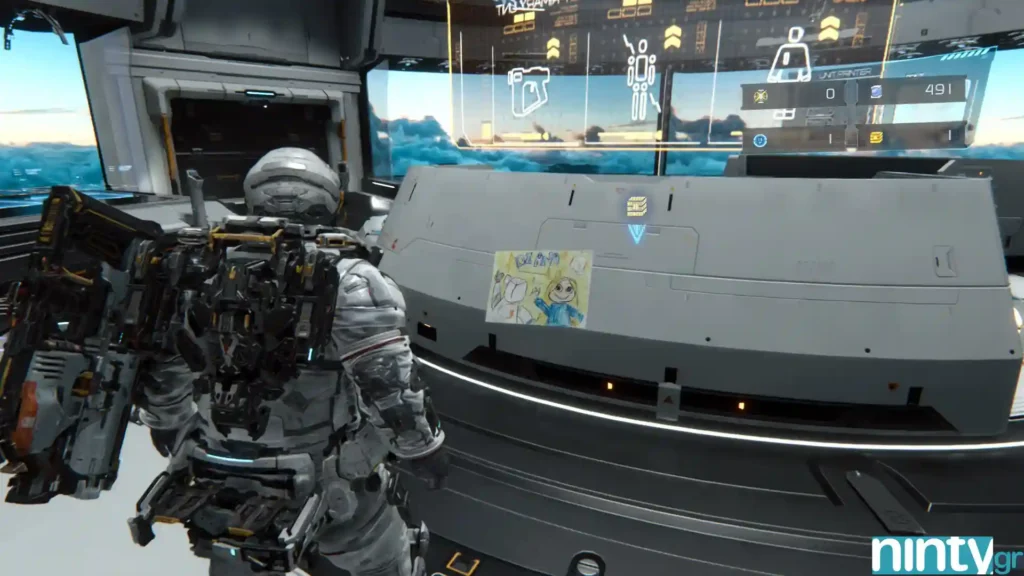Select the pistol weapon category hologram
This screenshot has height=576, width=1024.
pyautogui.click(x=528, y=91)
